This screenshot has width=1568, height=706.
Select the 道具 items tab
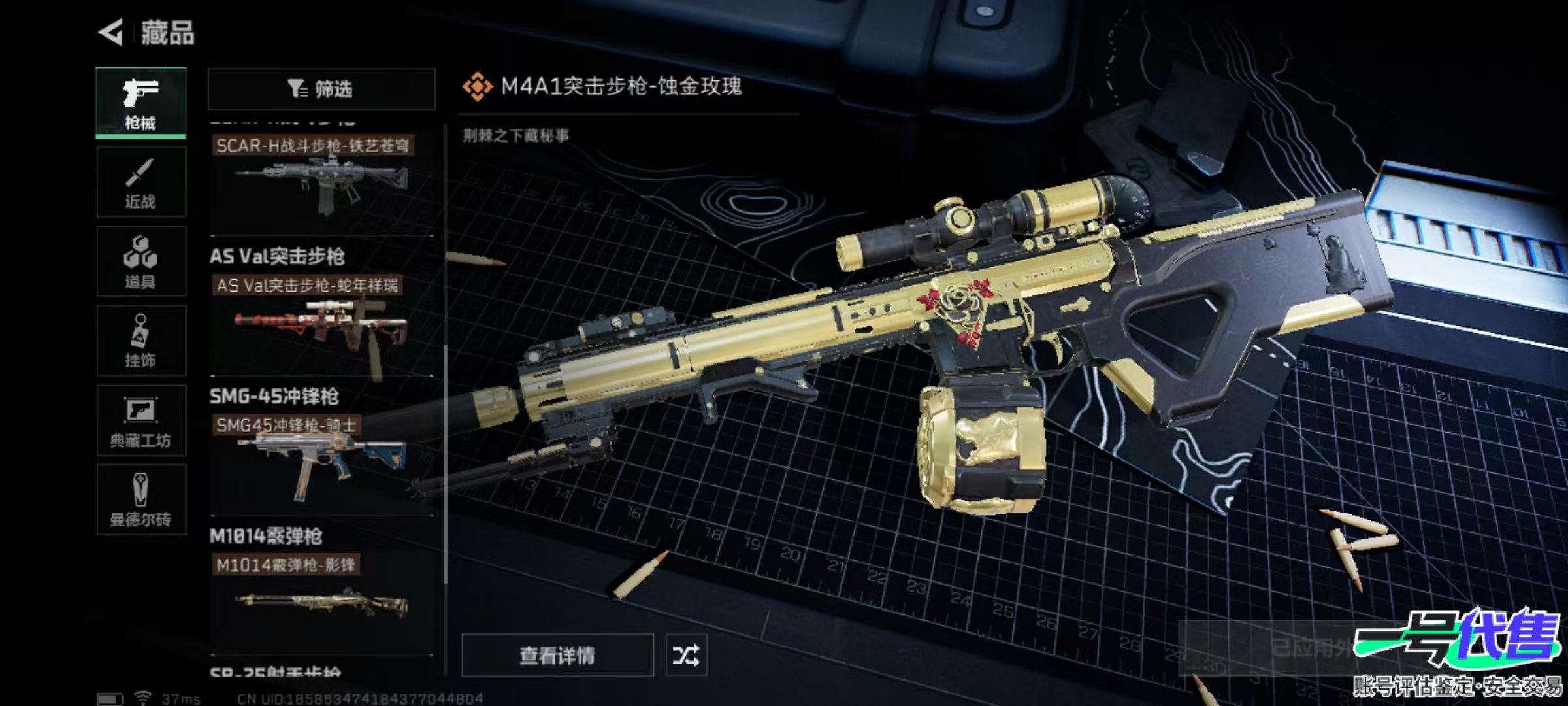coord(140,261)
